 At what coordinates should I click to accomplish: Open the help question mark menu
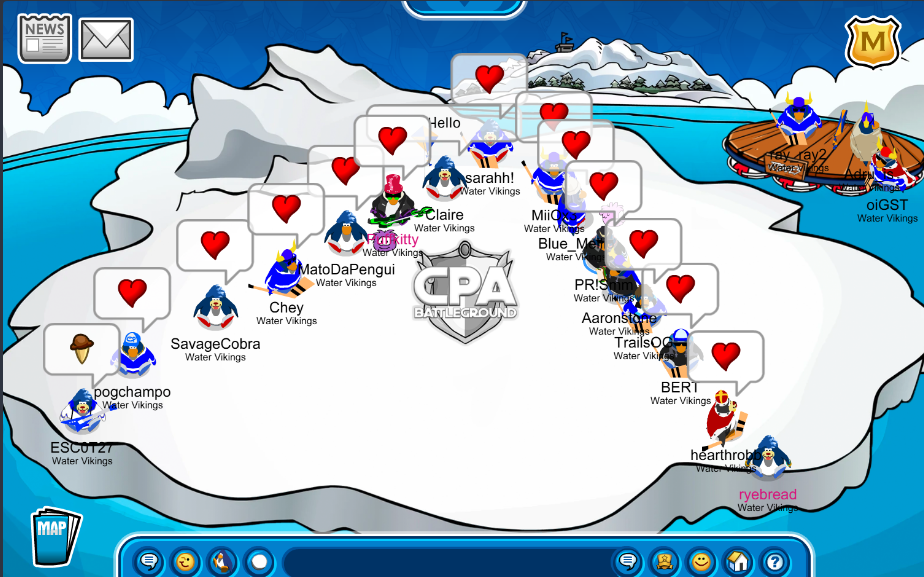click(x=773, y=561)
